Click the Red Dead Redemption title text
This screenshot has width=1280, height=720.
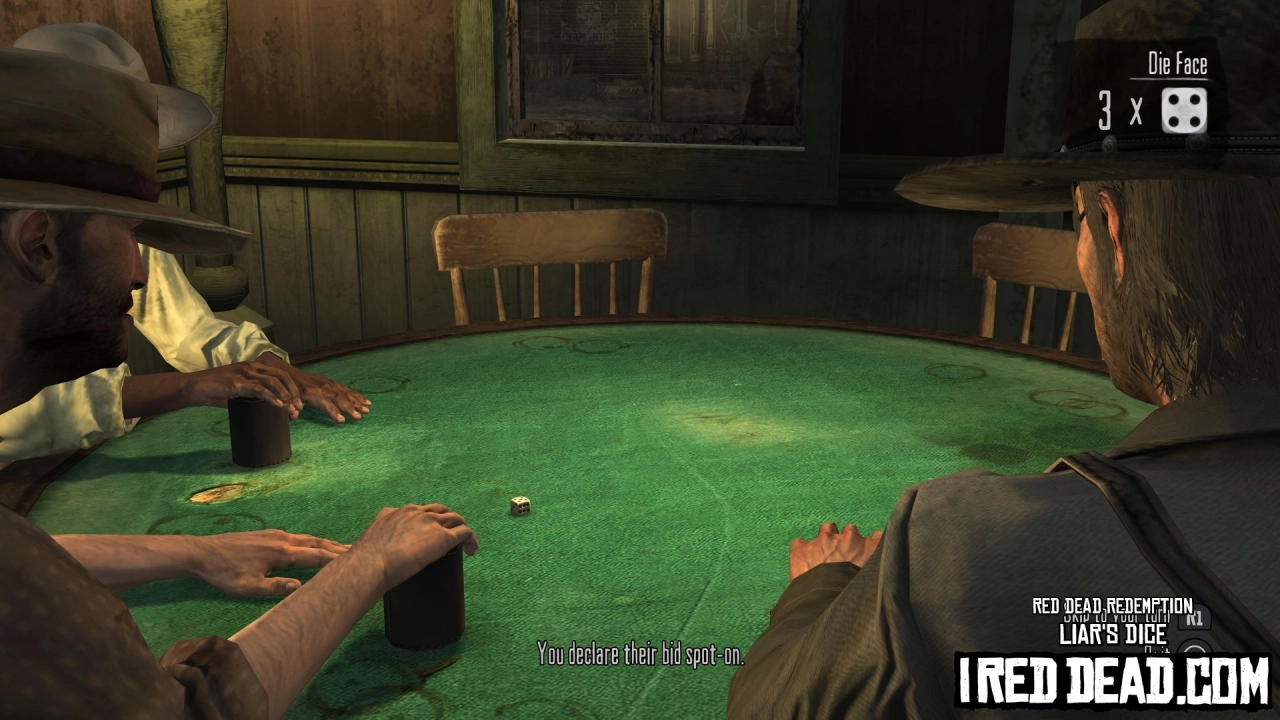tap(1112, 605)
